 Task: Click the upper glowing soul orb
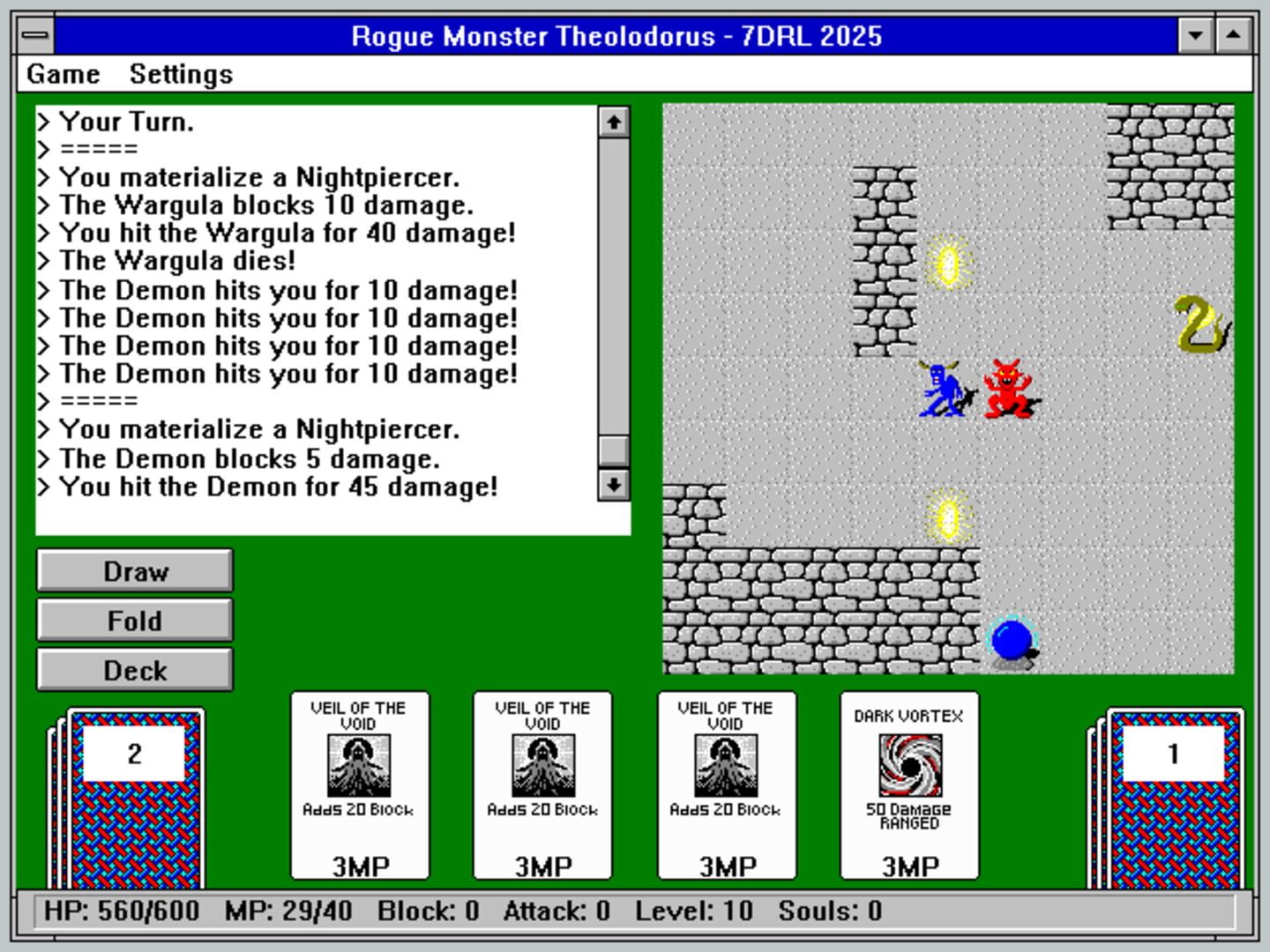click(950, 263)
